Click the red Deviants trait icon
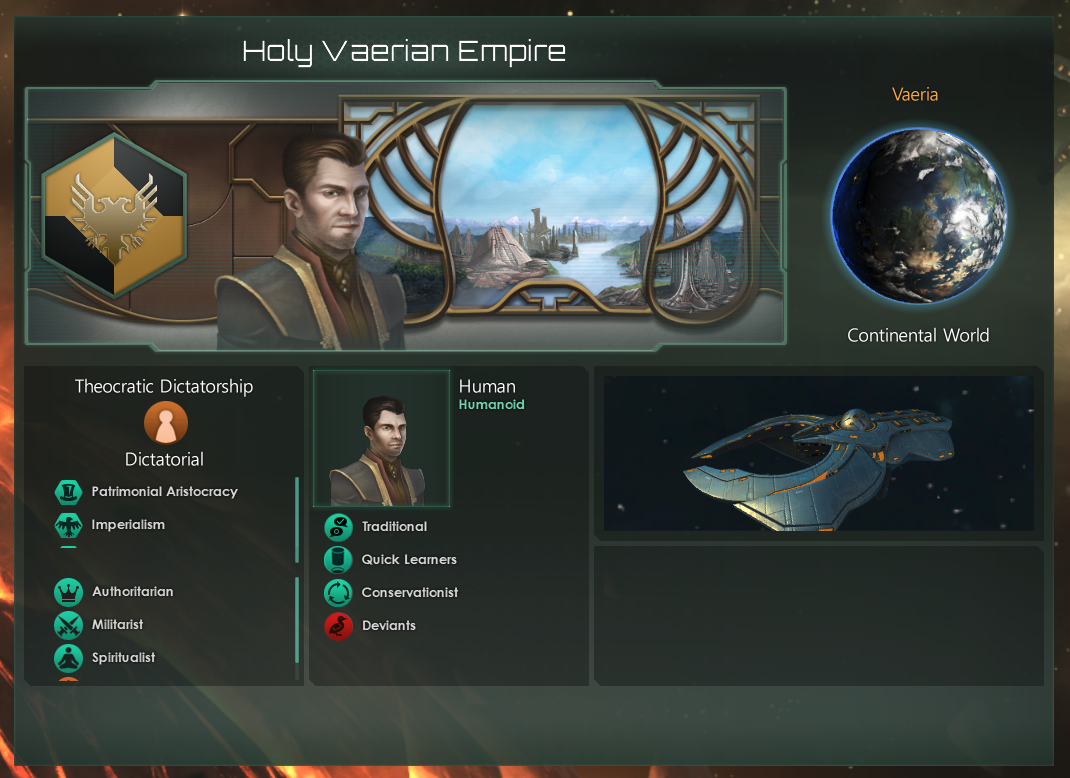Viewport: 1070px width, 778px height. (339, 626)
